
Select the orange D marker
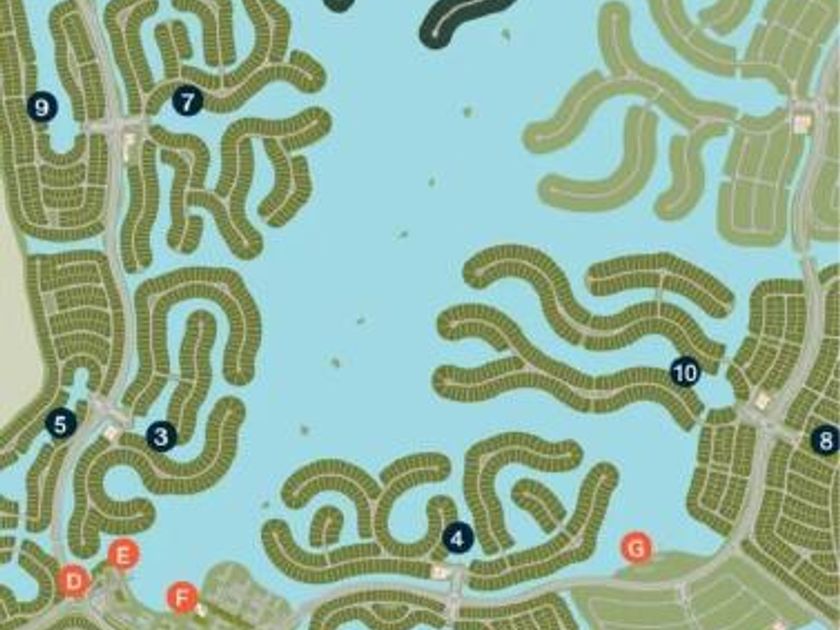pyautogui.click(x=74, y=581)
